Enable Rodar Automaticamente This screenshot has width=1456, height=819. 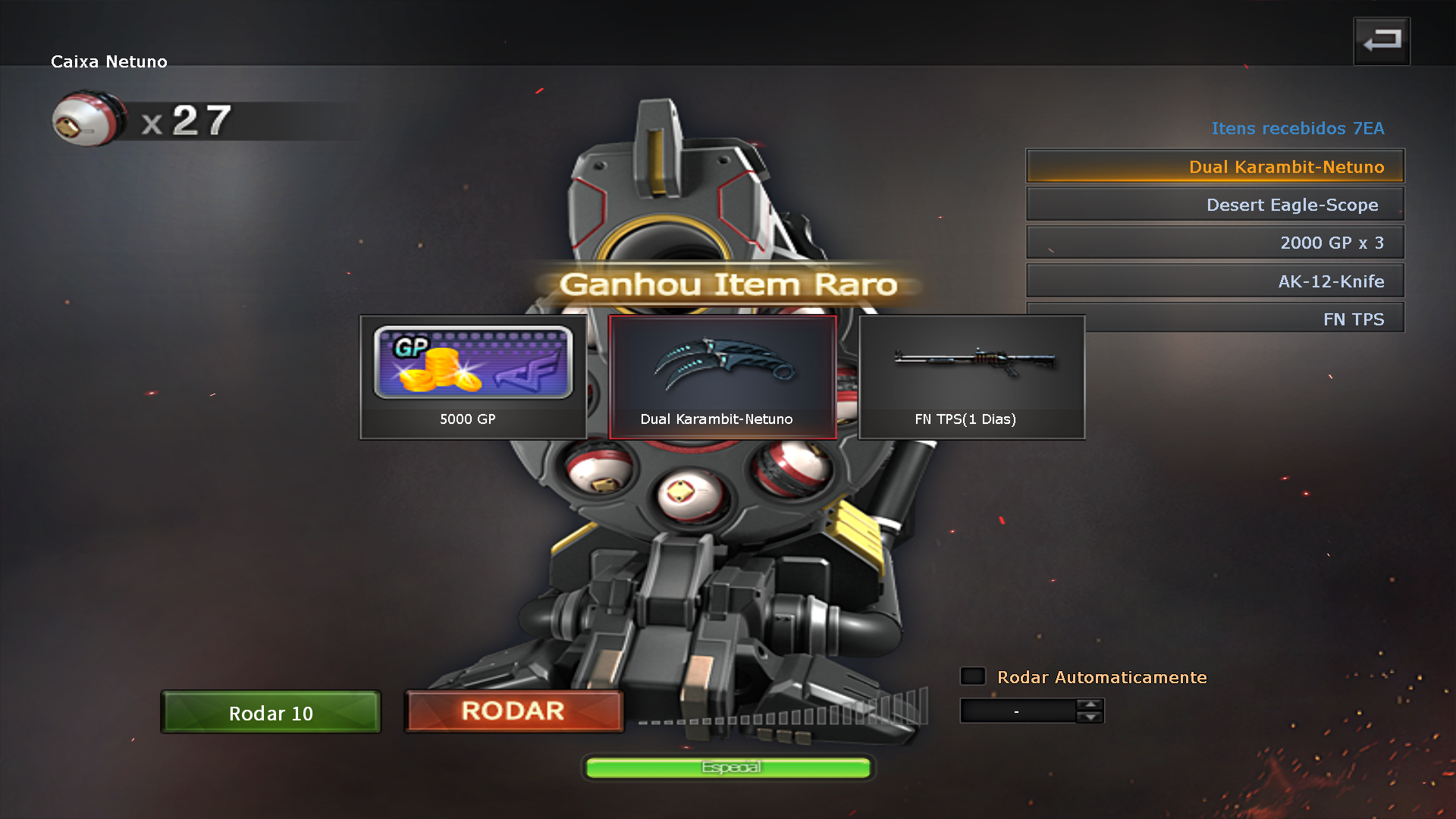pyautogui.click(x=972, y=676)
